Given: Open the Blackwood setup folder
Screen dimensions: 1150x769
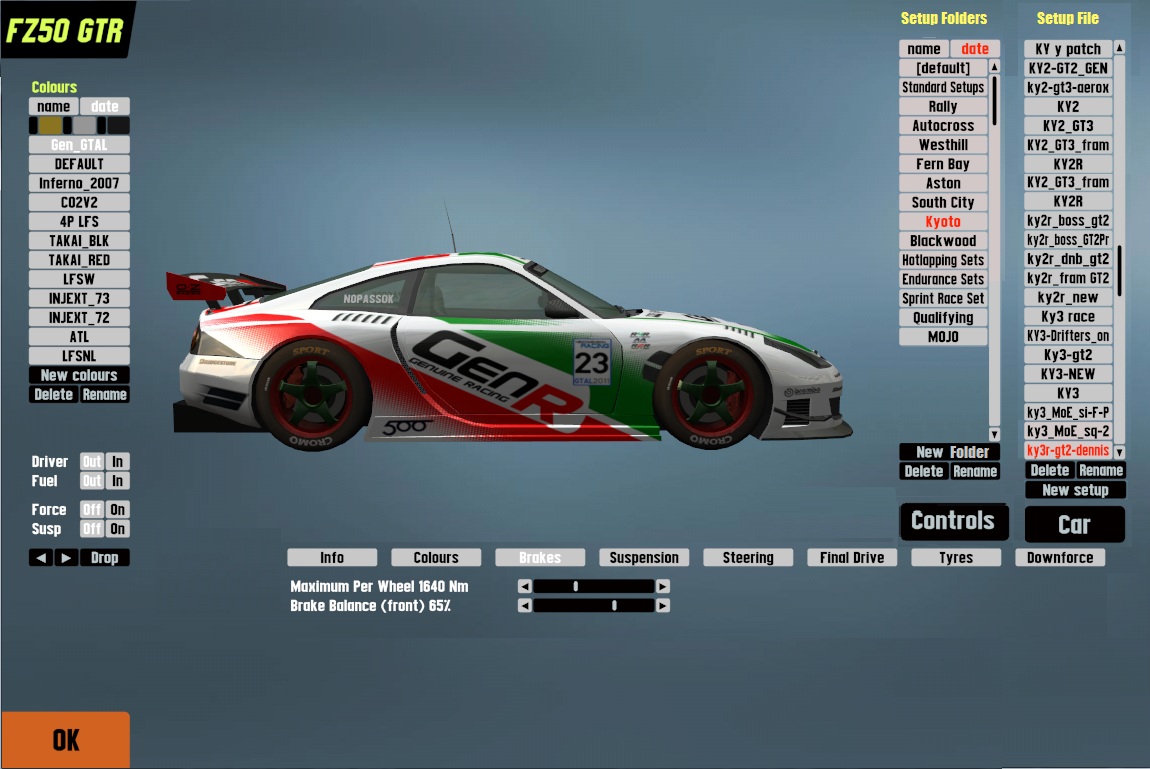Looking at the screenshot, I should (x=943, y=241).
